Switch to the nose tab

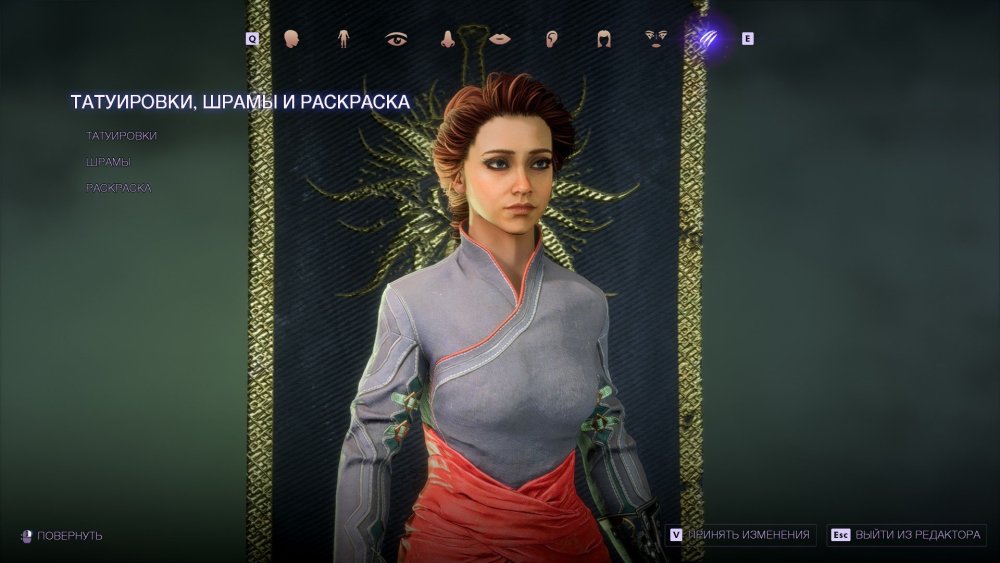tap(448, 39)
